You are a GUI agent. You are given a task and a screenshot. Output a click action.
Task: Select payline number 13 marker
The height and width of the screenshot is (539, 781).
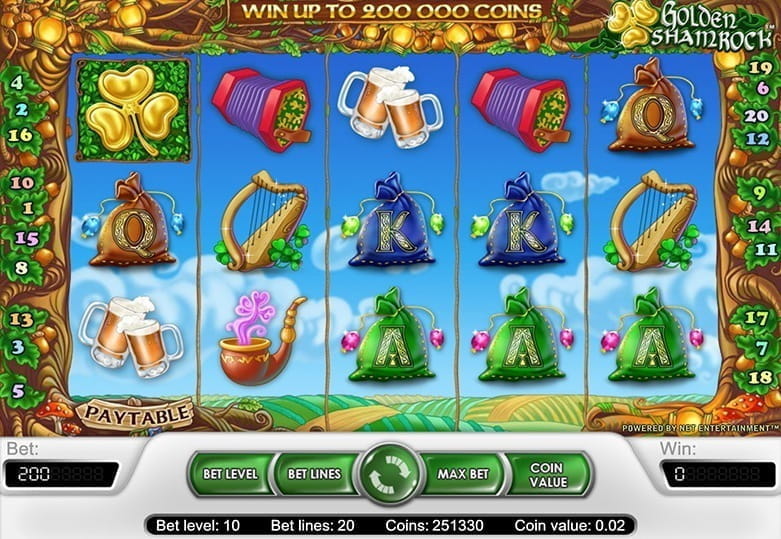pyautogui.click(x=21, y=319)
